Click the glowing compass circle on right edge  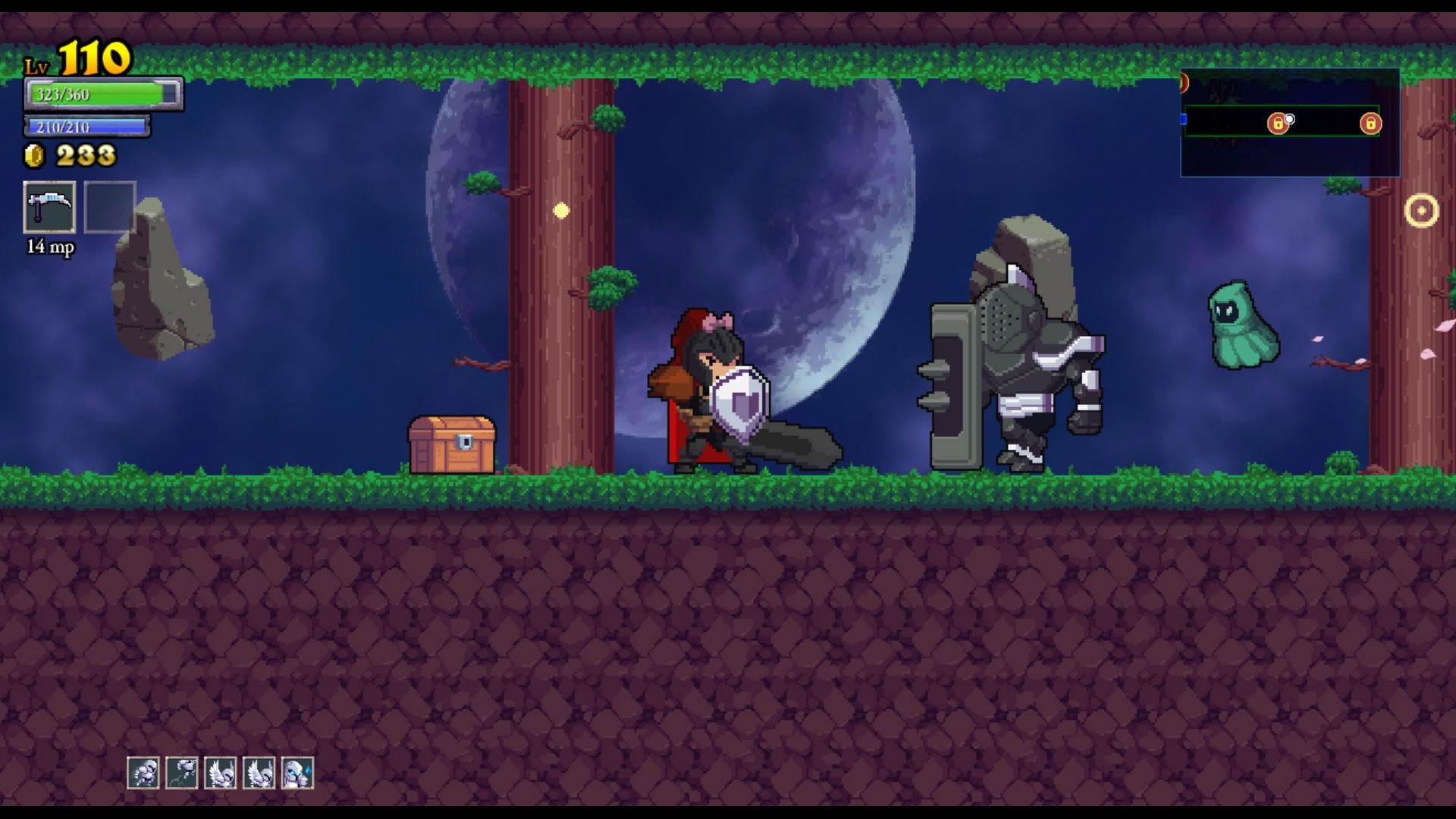[x=1420, y=209]
